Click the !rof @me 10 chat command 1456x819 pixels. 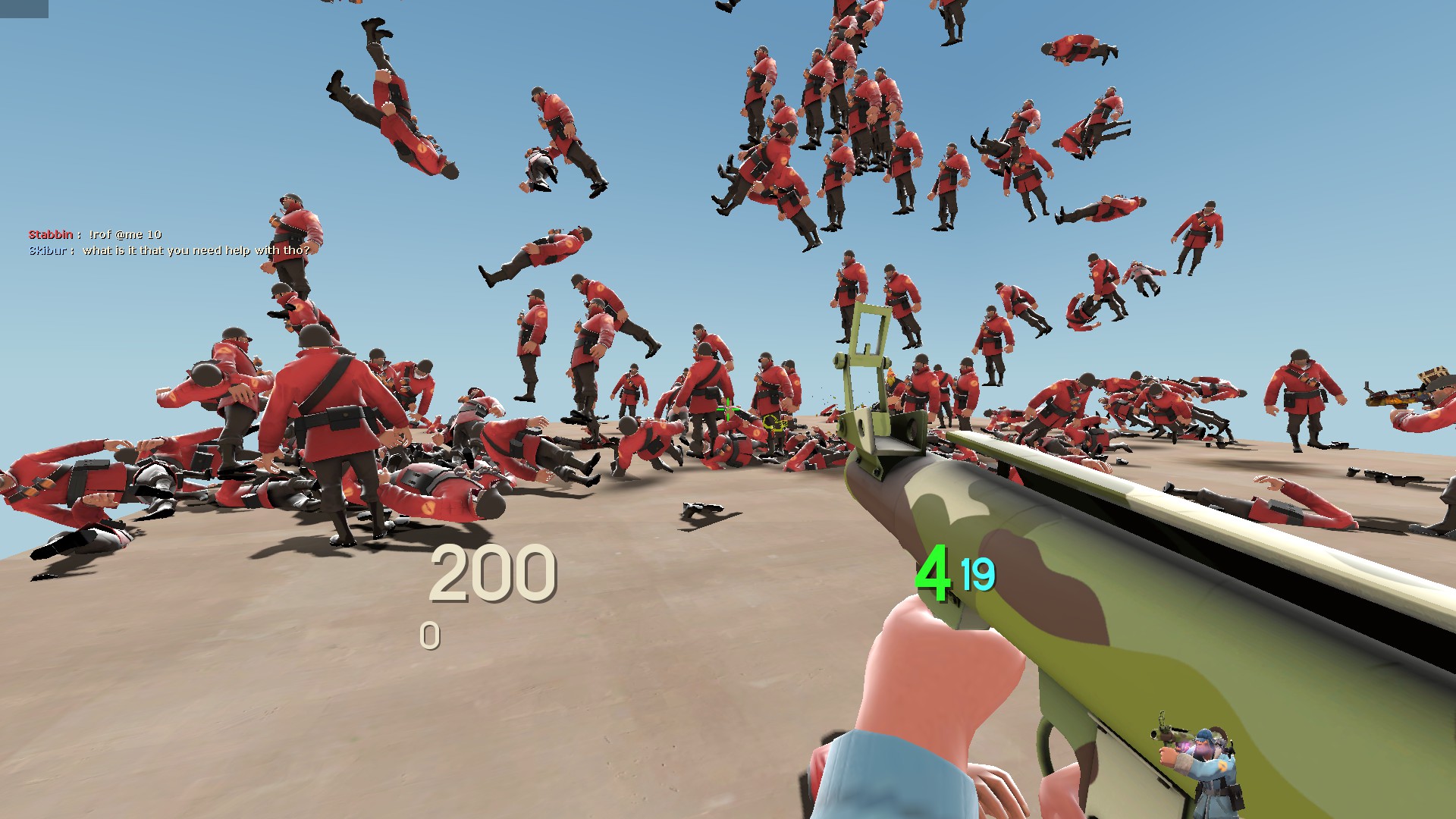click(127, 234)
